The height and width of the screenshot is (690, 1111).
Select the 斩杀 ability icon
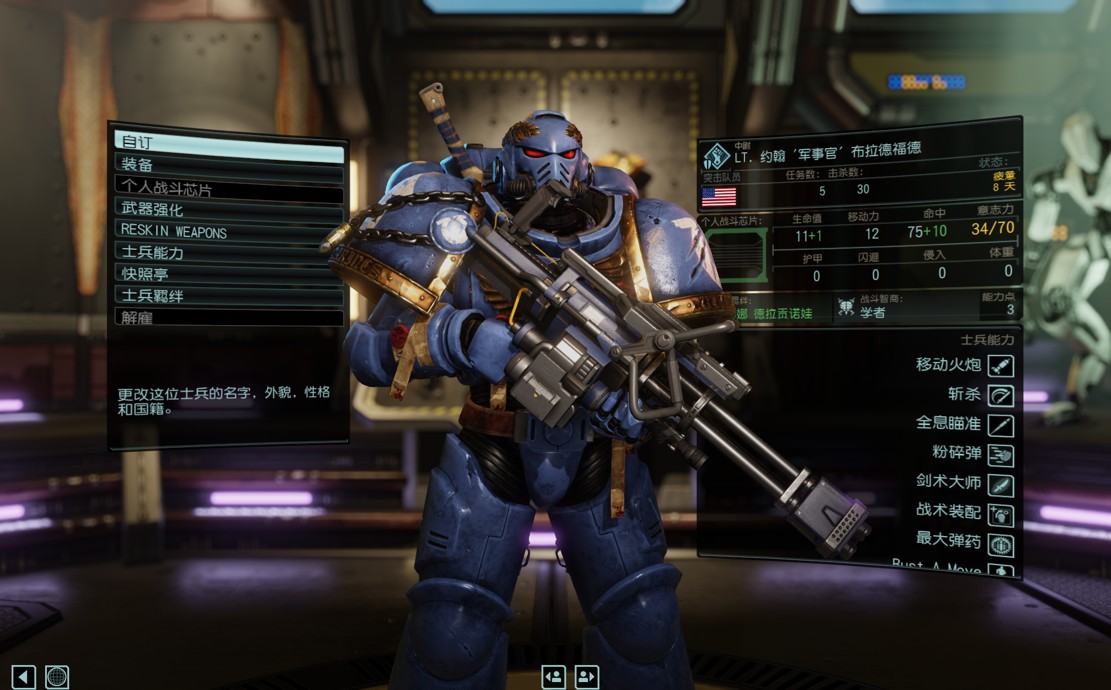coord(1000,396)
